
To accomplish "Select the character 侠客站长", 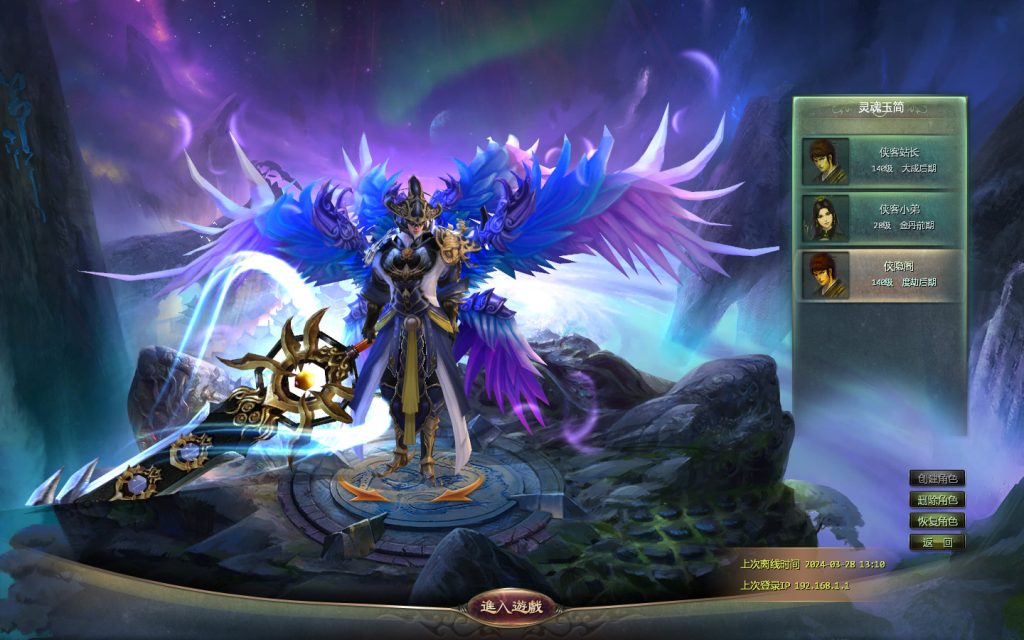I will [880, 161].
